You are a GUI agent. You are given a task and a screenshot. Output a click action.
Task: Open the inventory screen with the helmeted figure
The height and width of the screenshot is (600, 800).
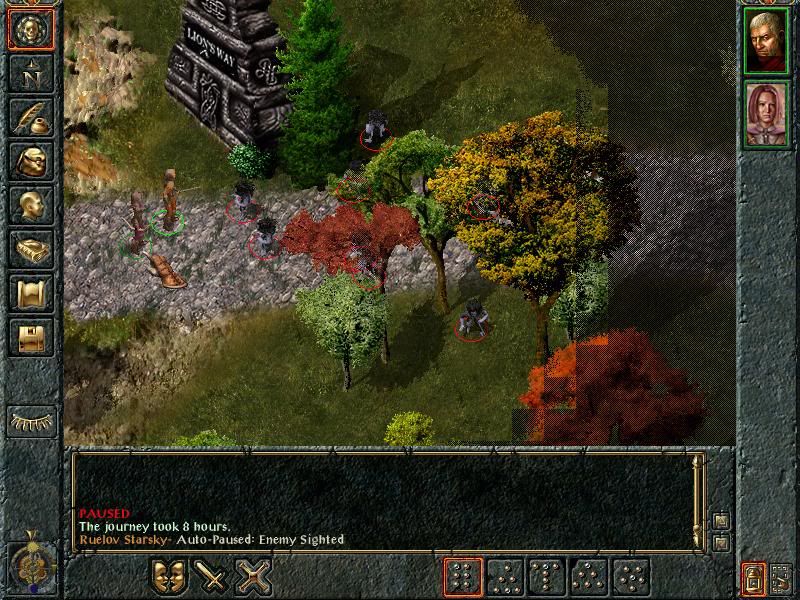(31, 161)
